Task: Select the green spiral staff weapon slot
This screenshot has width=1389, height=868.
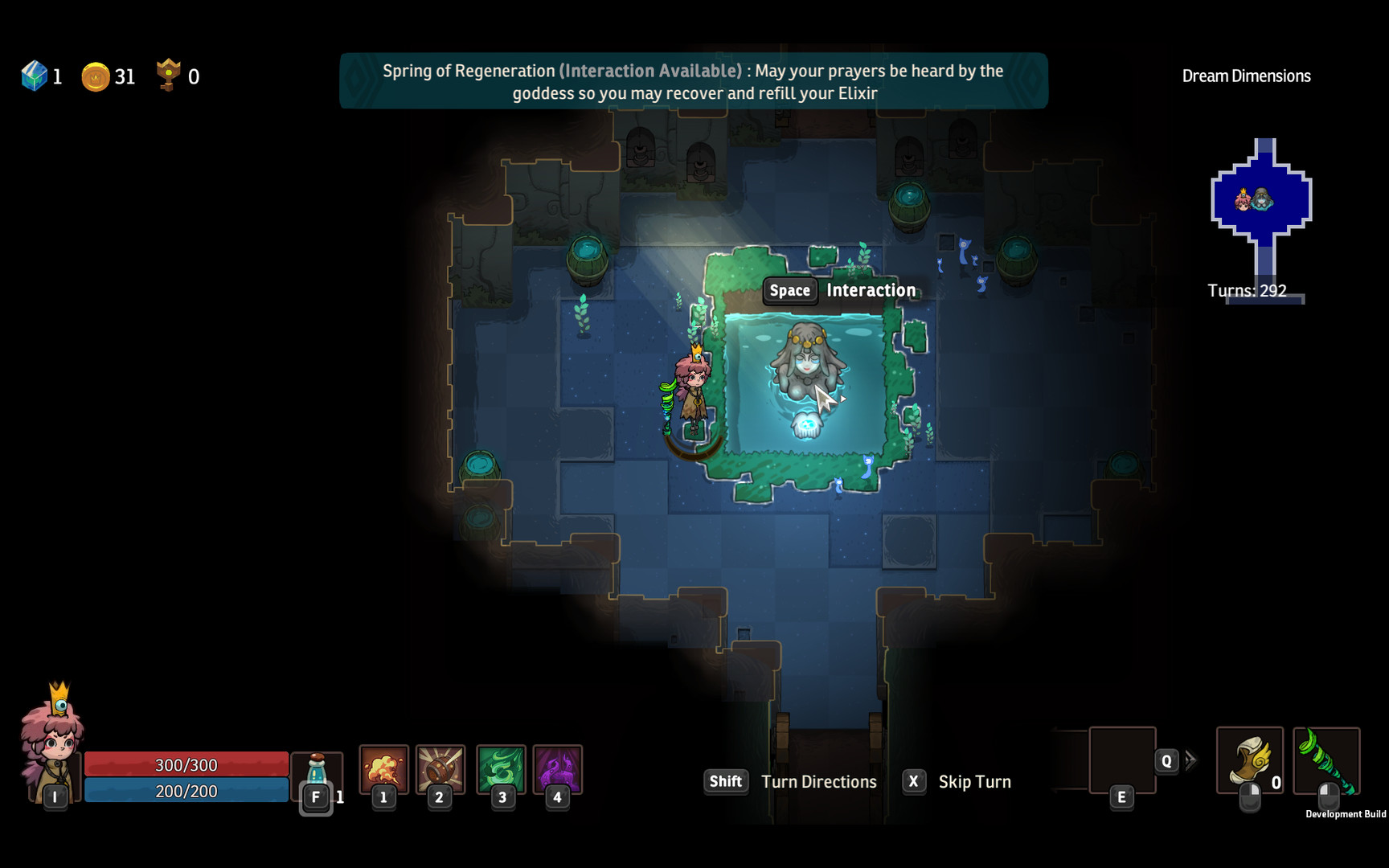Action: (x=1325, y=759)
